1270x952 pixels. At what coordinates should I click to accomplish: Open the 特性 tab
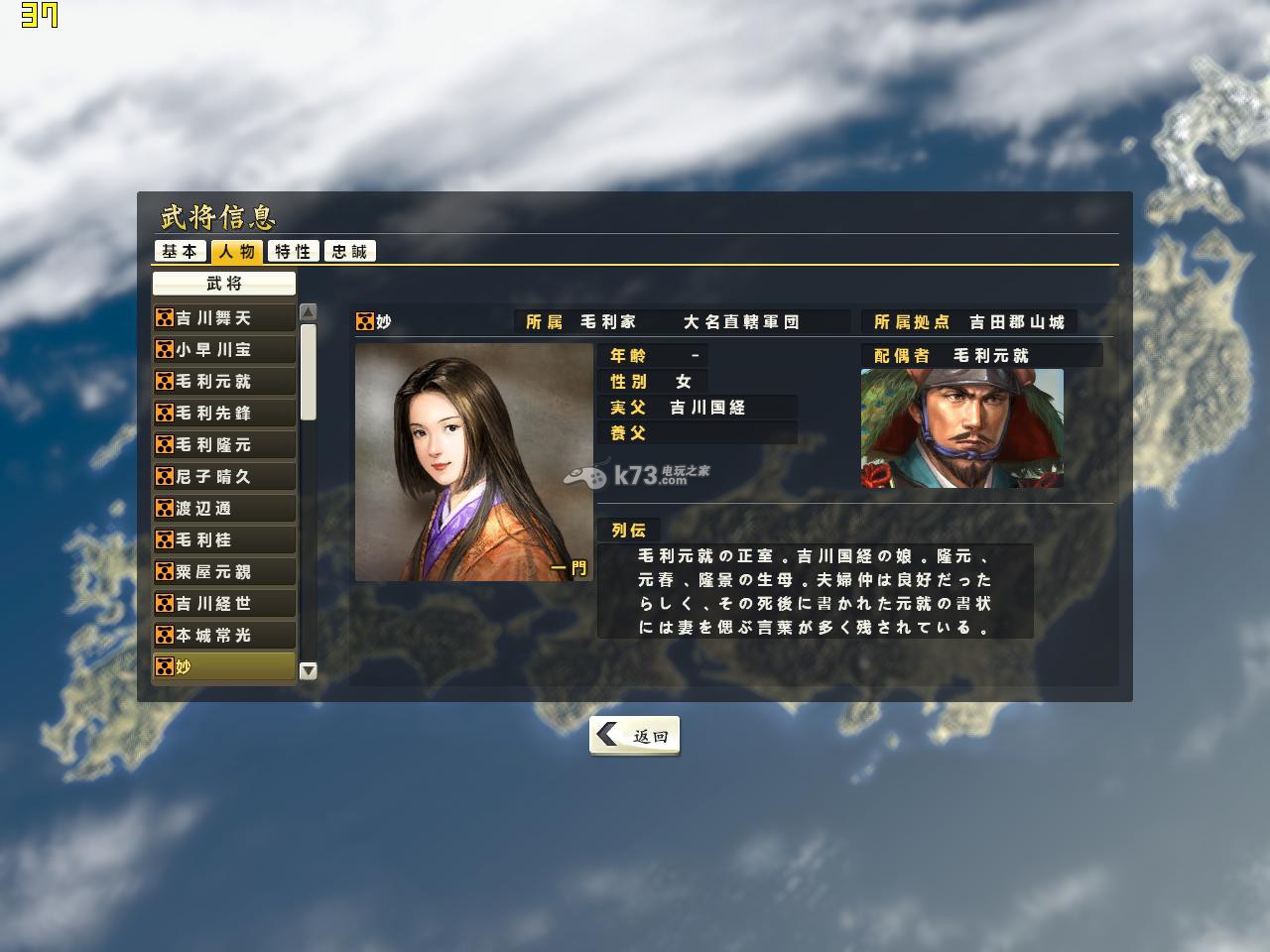pyautogui.click(x=294, y=252)
